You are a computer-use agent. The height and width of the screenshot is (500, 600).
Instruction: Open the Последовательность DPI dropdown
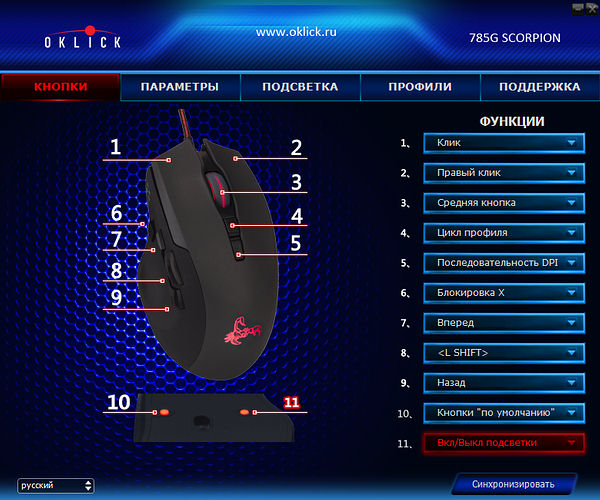503,263
